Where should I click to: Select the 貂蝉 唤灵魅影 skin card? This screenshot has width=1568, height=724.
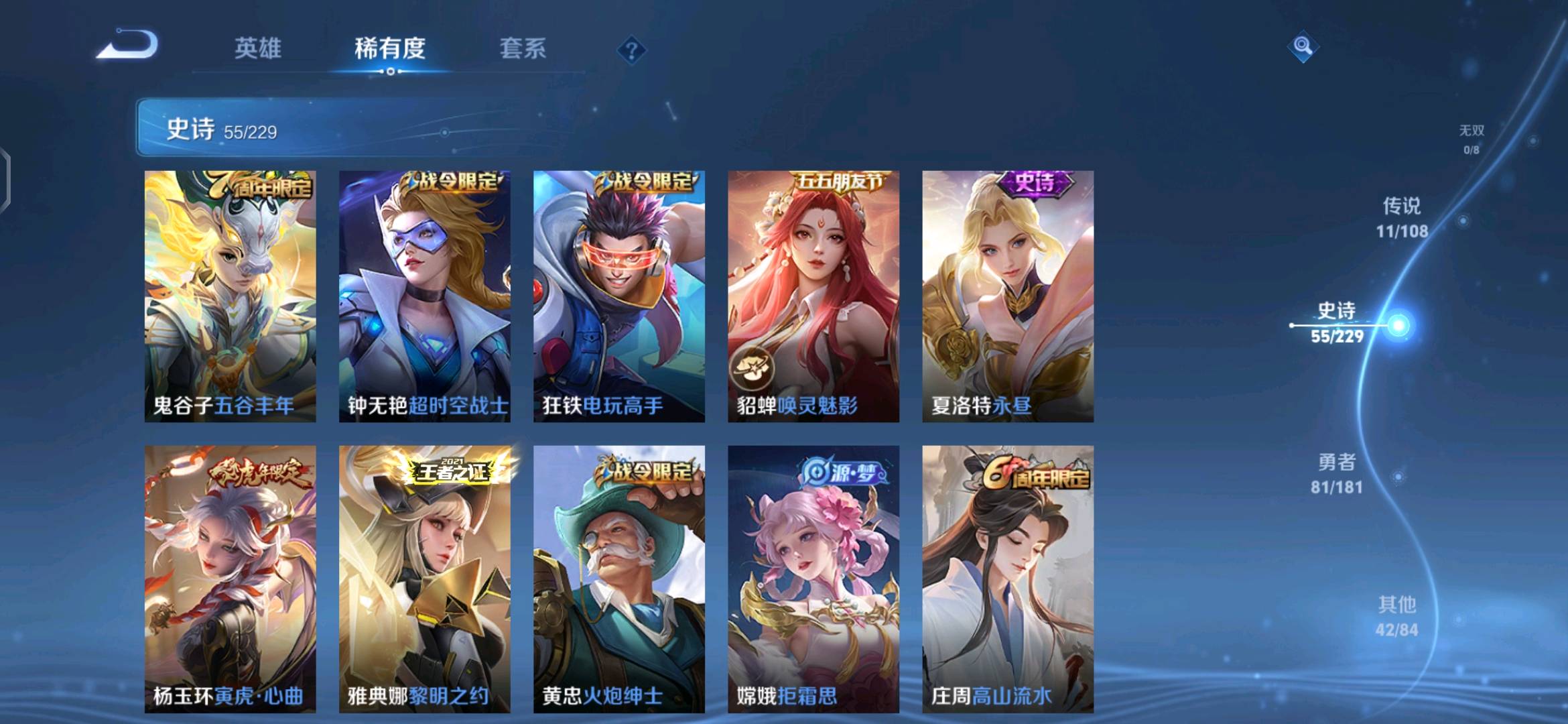click(813, 296)
